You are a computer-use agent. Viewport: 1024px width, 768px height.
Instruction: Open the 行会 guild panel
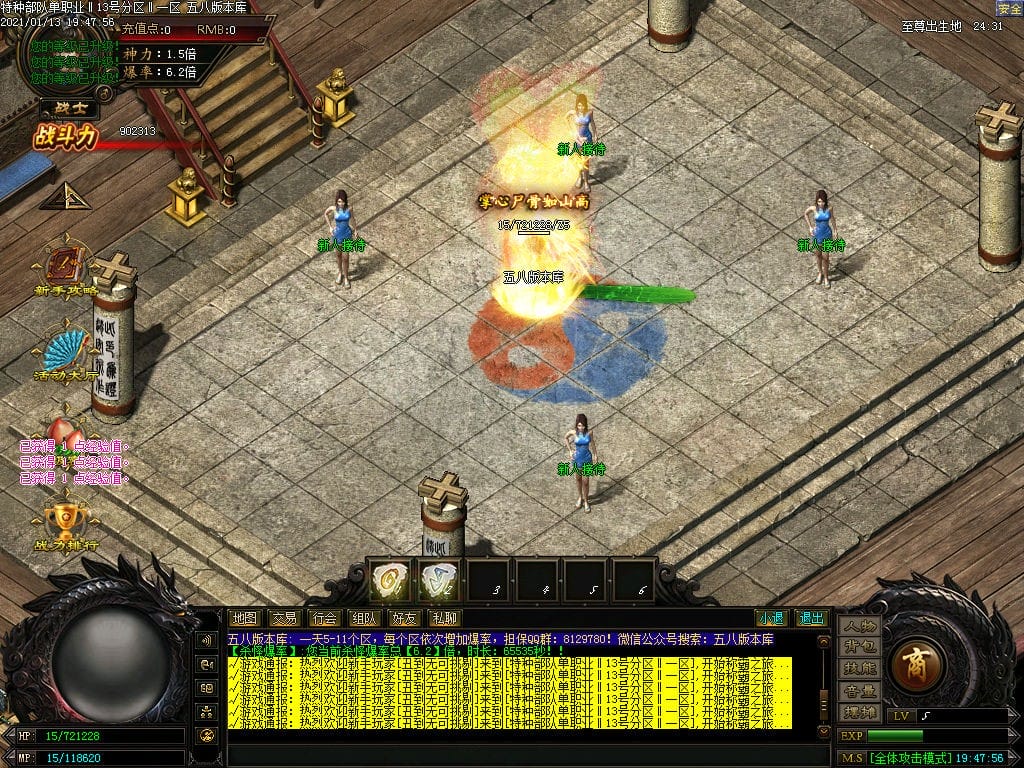(323, 618)
